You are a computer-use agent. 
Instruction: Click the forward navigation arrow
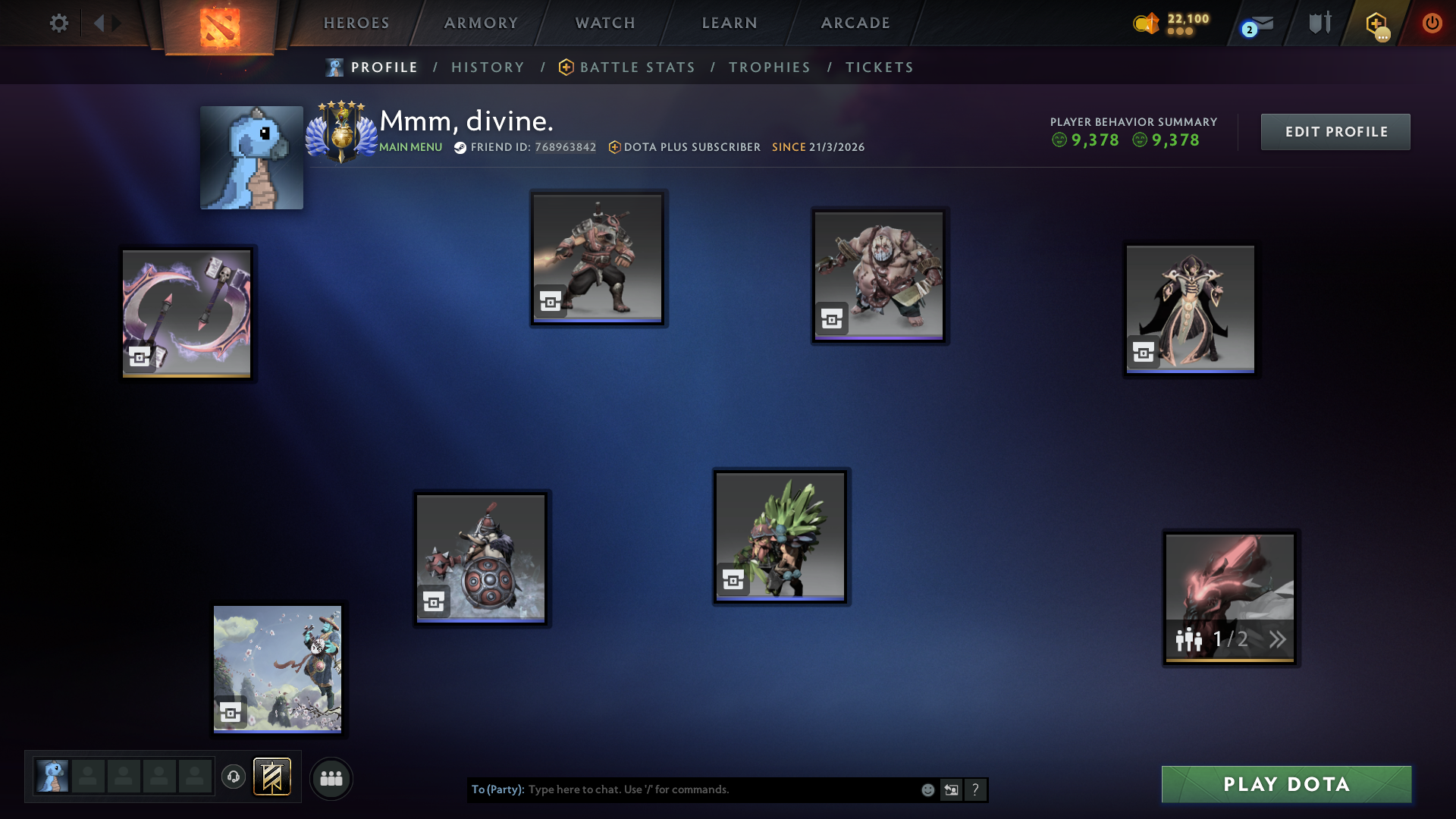[115, 23]
